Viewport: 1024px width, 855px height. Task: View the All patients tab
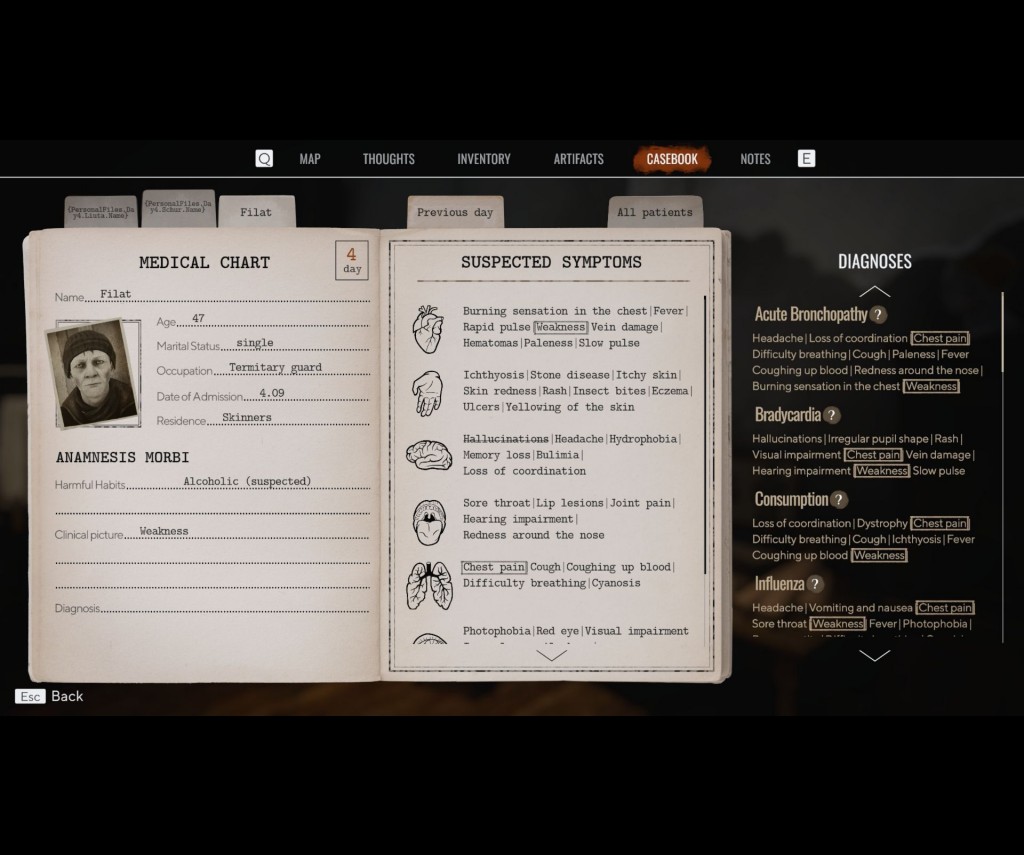[655, 212]
